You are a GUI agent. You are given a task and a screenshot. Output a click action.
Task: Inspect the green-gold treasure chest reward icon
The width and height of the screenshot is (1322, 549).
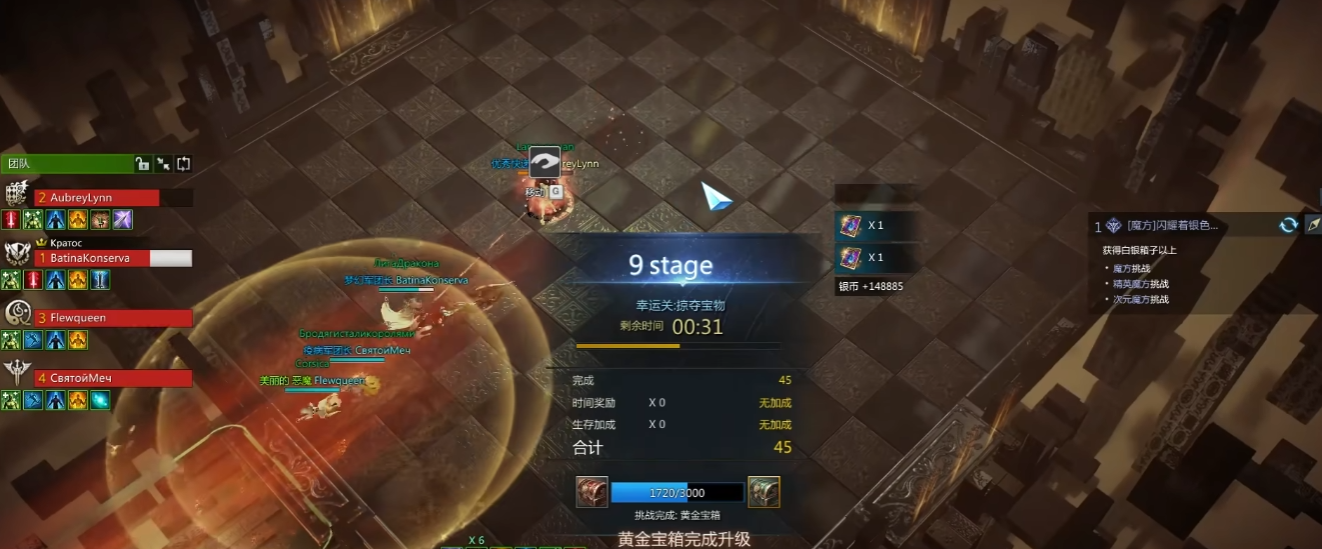pos(763,492)
